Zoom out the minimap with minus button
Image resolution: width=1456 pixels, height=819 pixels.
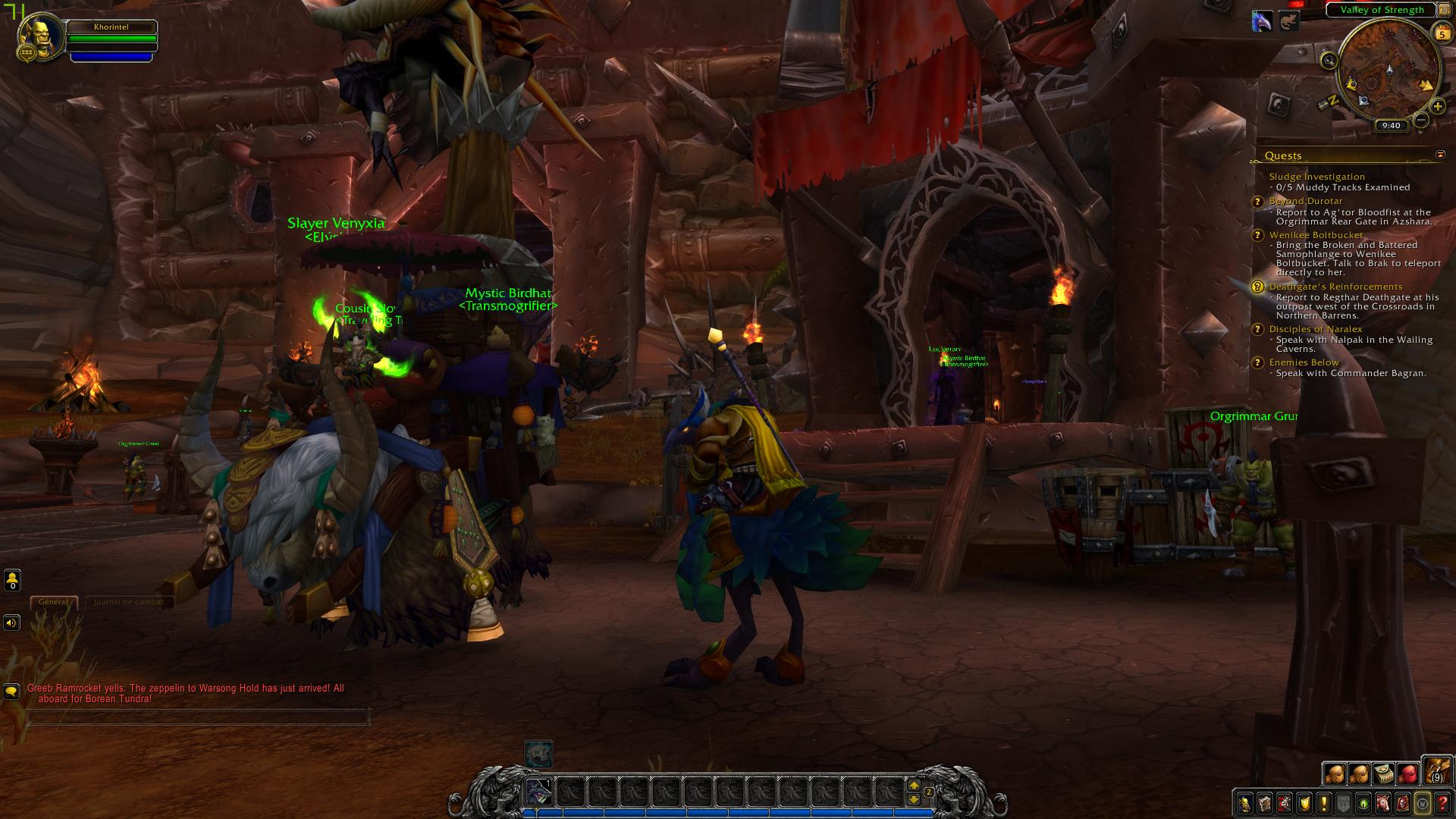pos(1421,120)
